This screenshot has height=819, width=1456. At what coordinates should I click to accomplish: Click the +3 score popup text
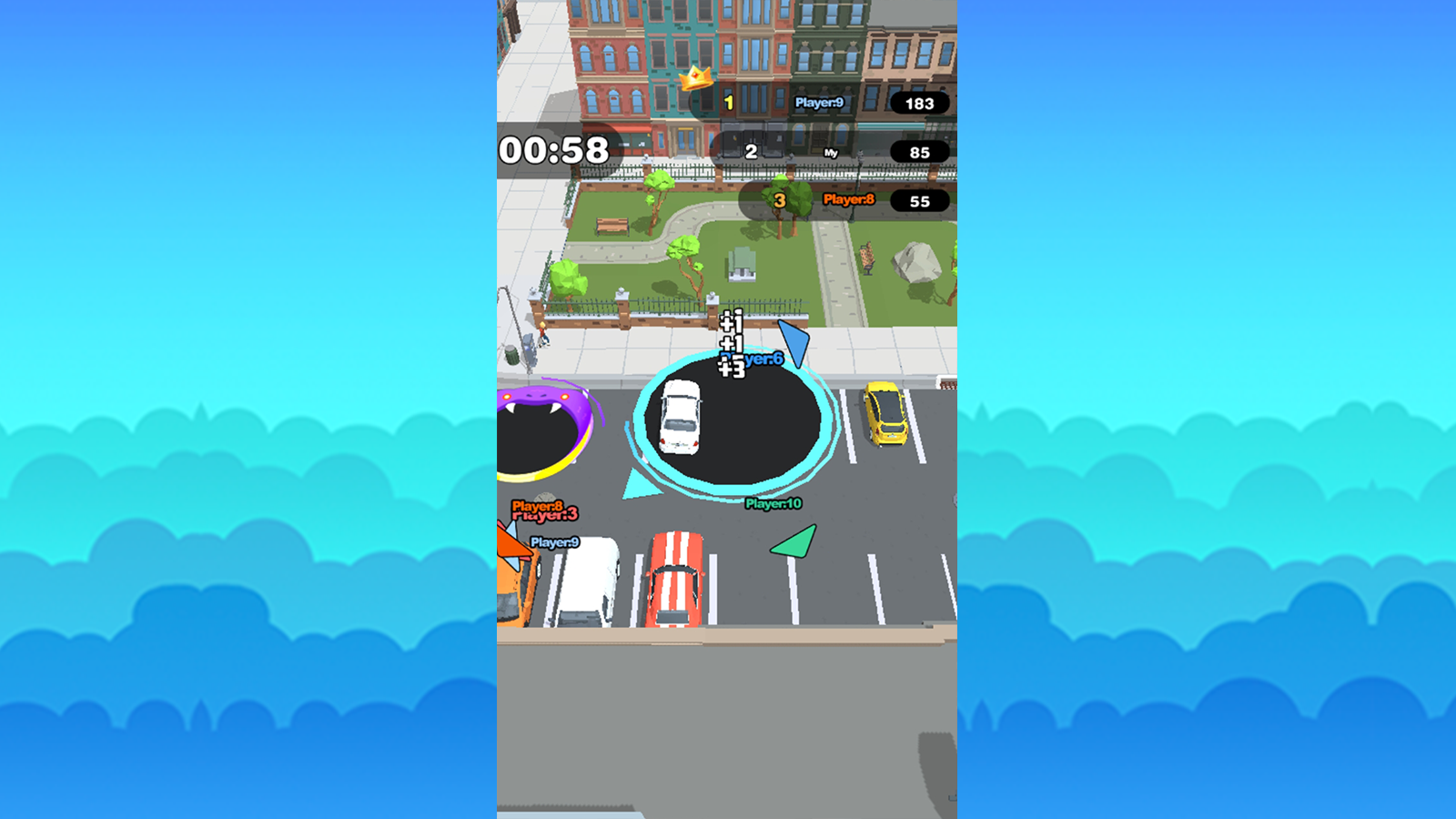coord(731,369)
